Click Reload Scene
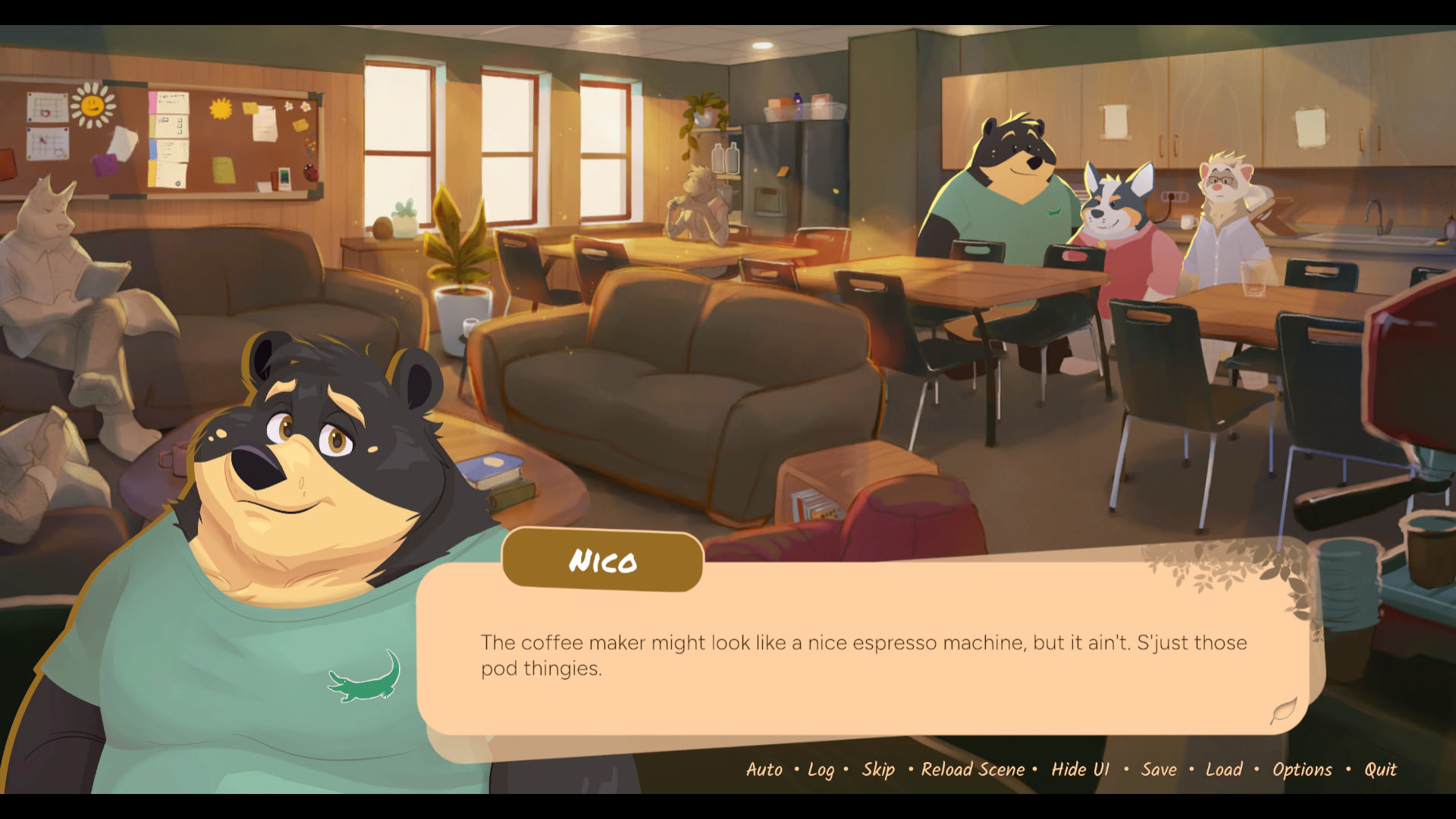 (x=972, y=770)
